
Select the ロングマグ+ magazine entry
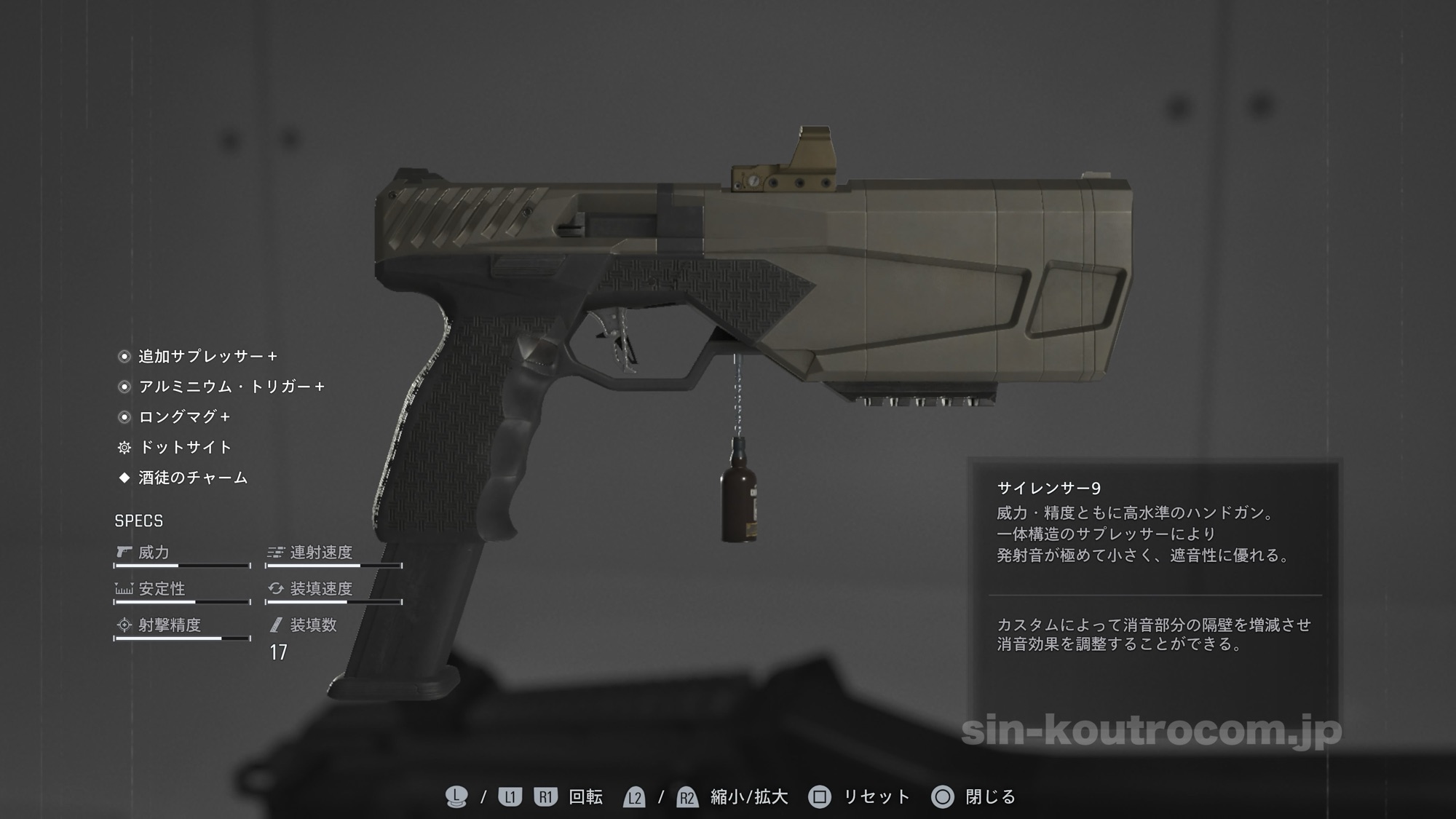click(x=184, y=417)
